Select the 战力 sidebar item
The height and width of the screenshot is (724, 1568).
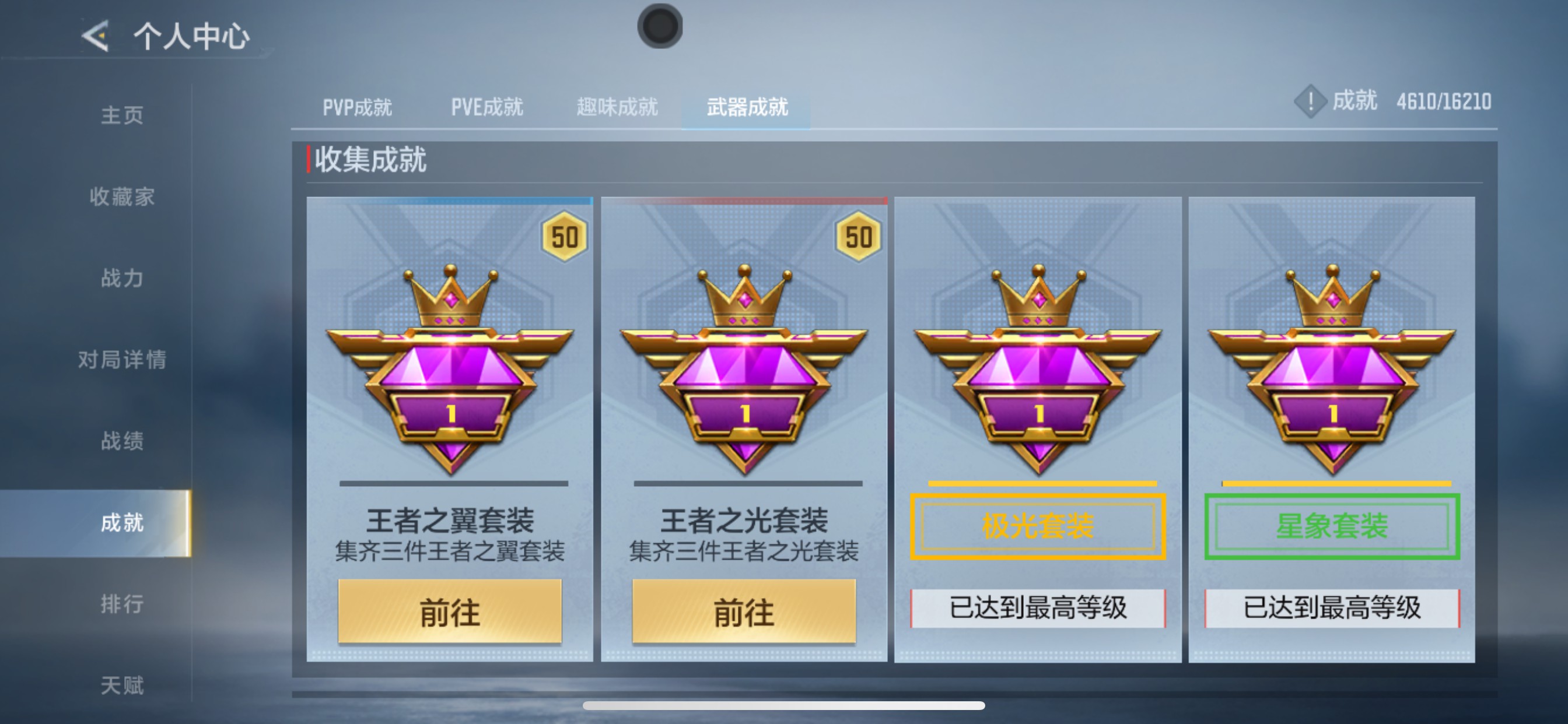click(x=122, y=278)
